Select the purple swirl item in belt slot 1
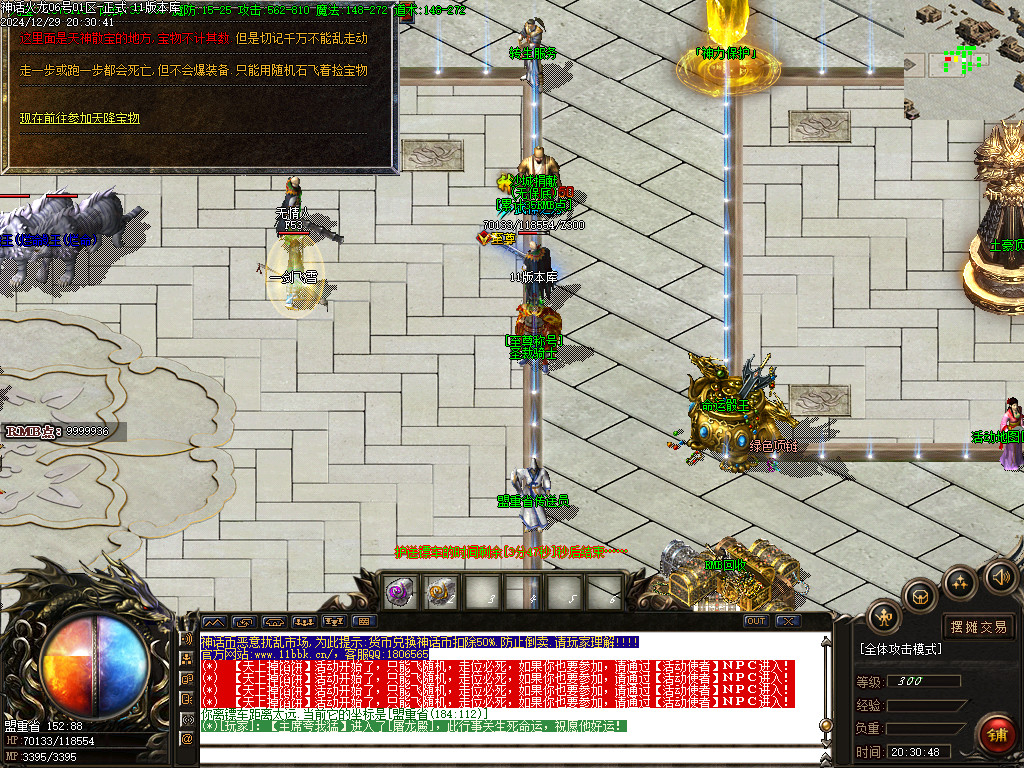The width and height of the screenshot is (1024, 768). point(401,591)
